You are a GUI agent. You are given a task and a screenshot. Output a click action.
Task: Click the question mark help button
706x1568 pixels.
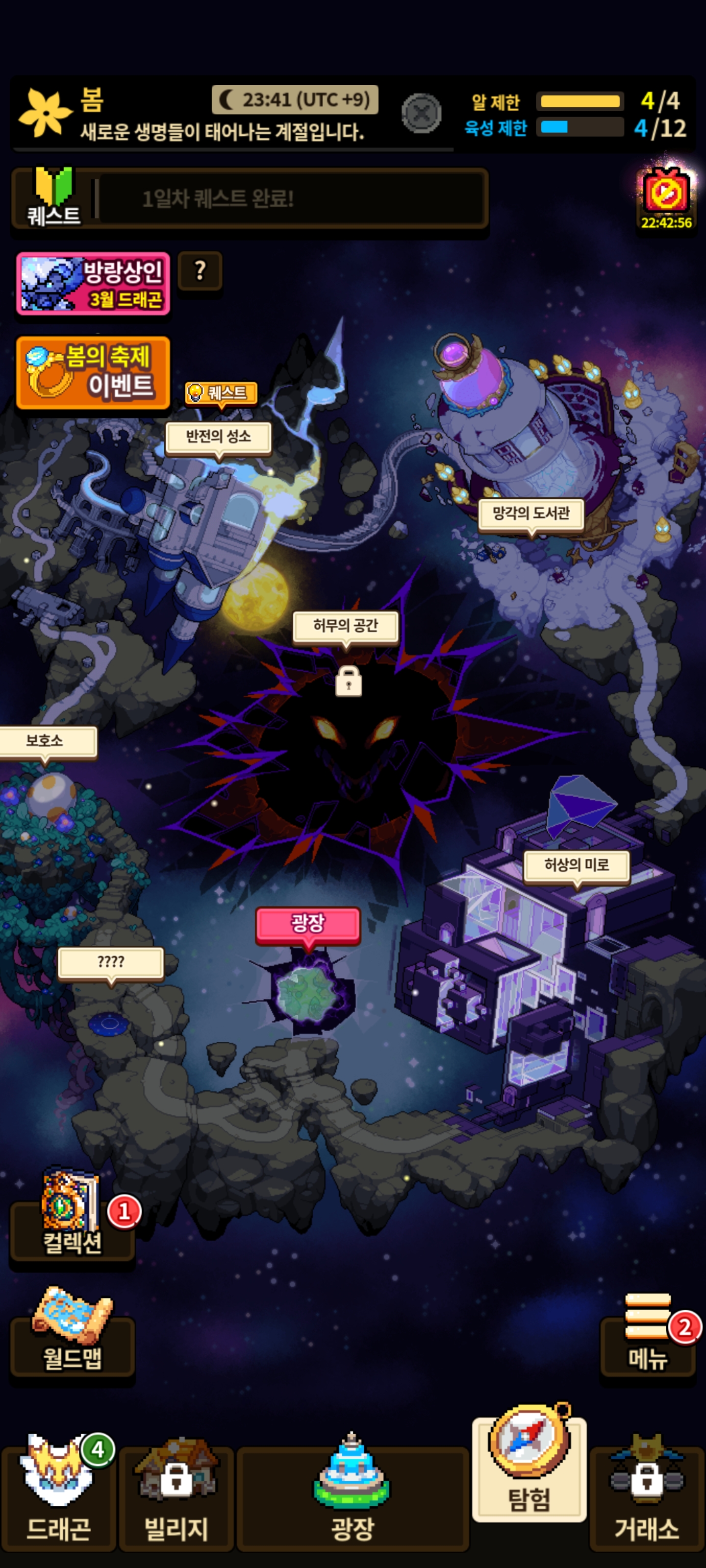[x=200, y=270]
